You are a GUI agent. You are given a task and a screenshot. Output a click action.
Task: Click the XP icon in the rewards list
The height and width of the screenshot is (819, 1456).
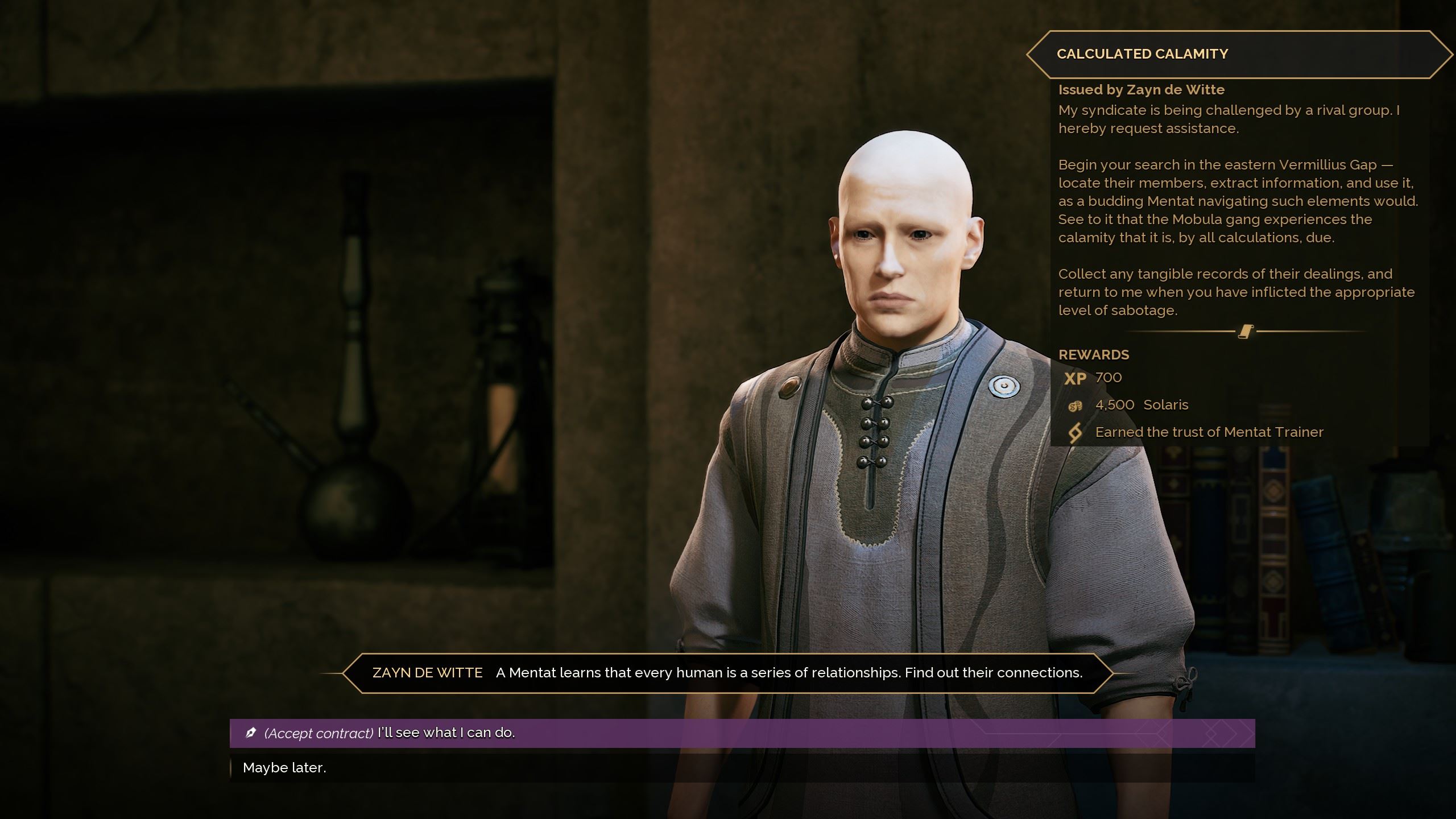click(1075, 378)
